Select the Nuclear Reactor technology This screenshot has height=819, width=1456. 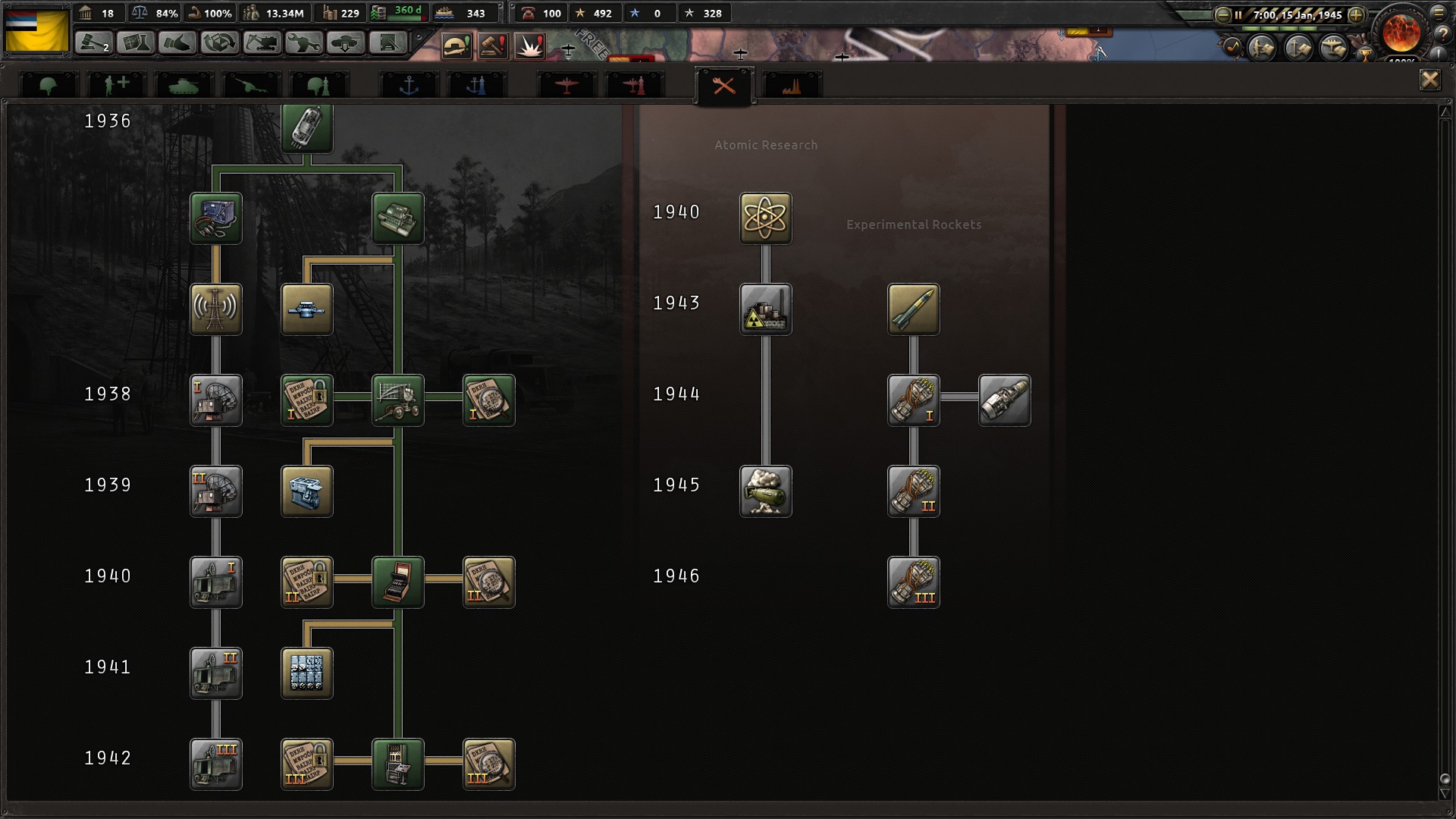[x=766, y=309]
